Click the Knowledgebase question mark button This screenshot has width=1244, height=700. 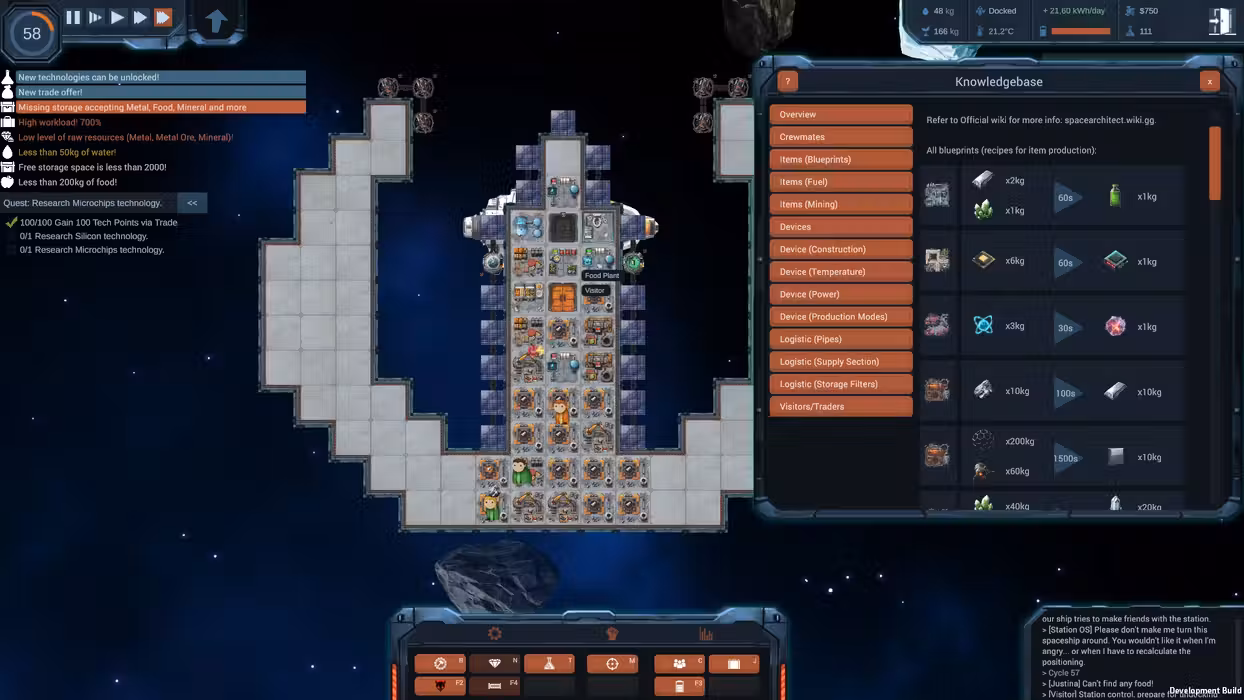click(788, 82)
